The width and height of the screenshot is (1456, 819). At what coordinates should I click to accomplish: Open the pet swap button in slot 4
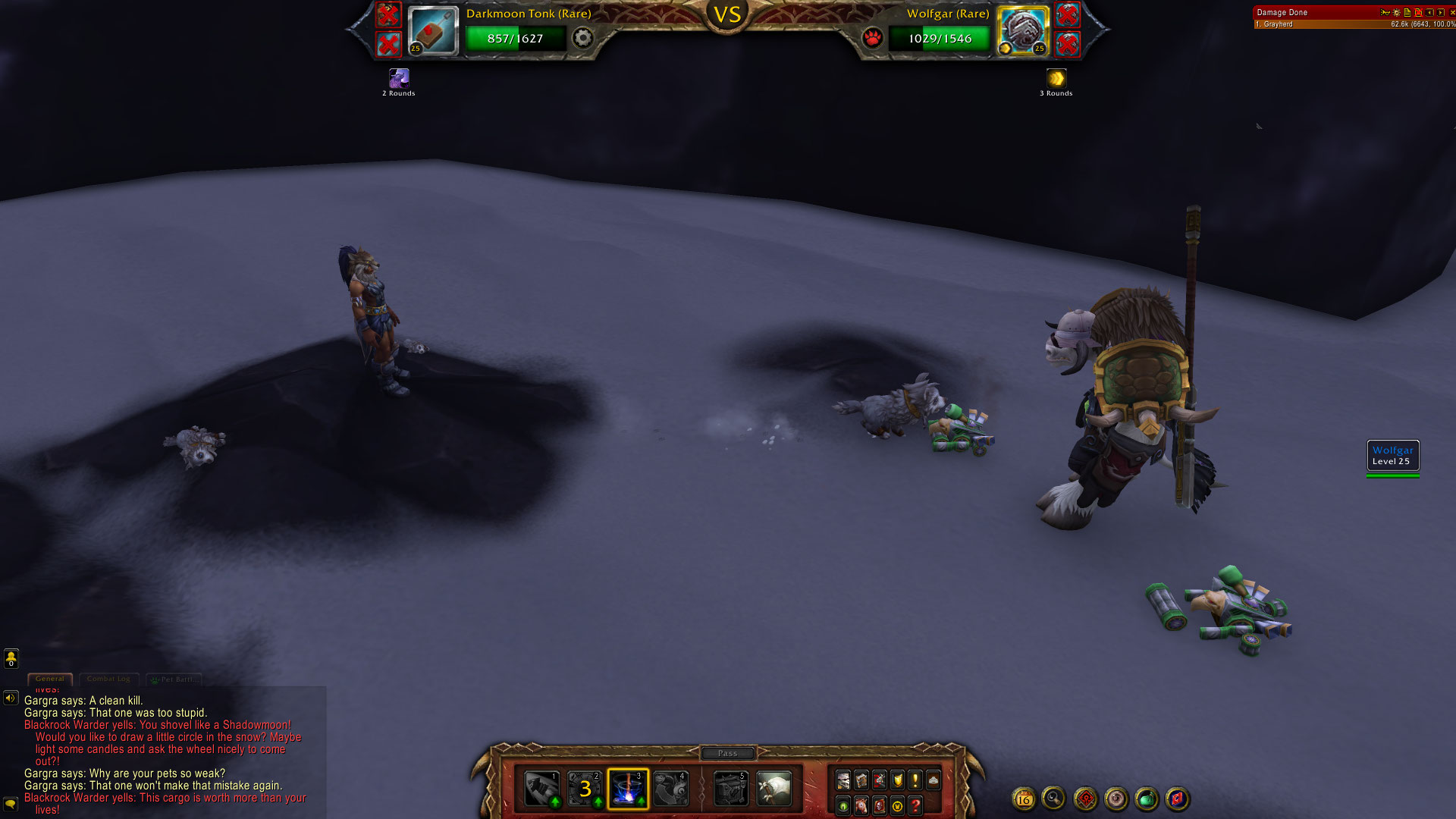coord(671,789)
